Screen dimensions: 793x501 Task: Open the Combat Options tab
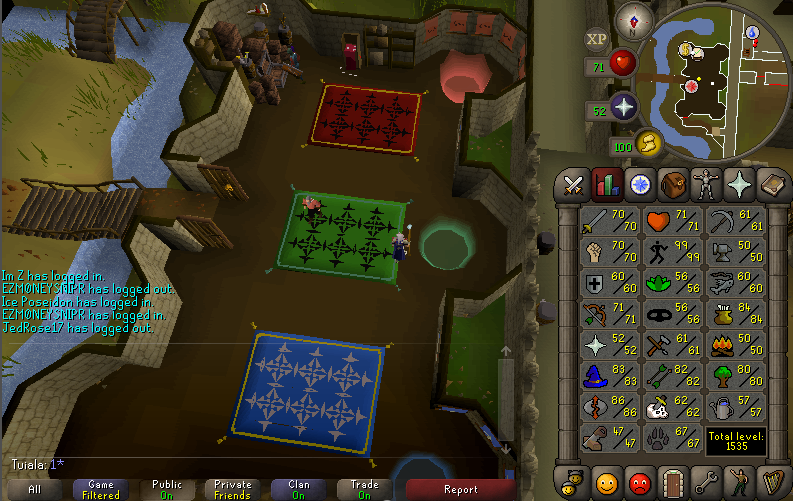point(574,184)
